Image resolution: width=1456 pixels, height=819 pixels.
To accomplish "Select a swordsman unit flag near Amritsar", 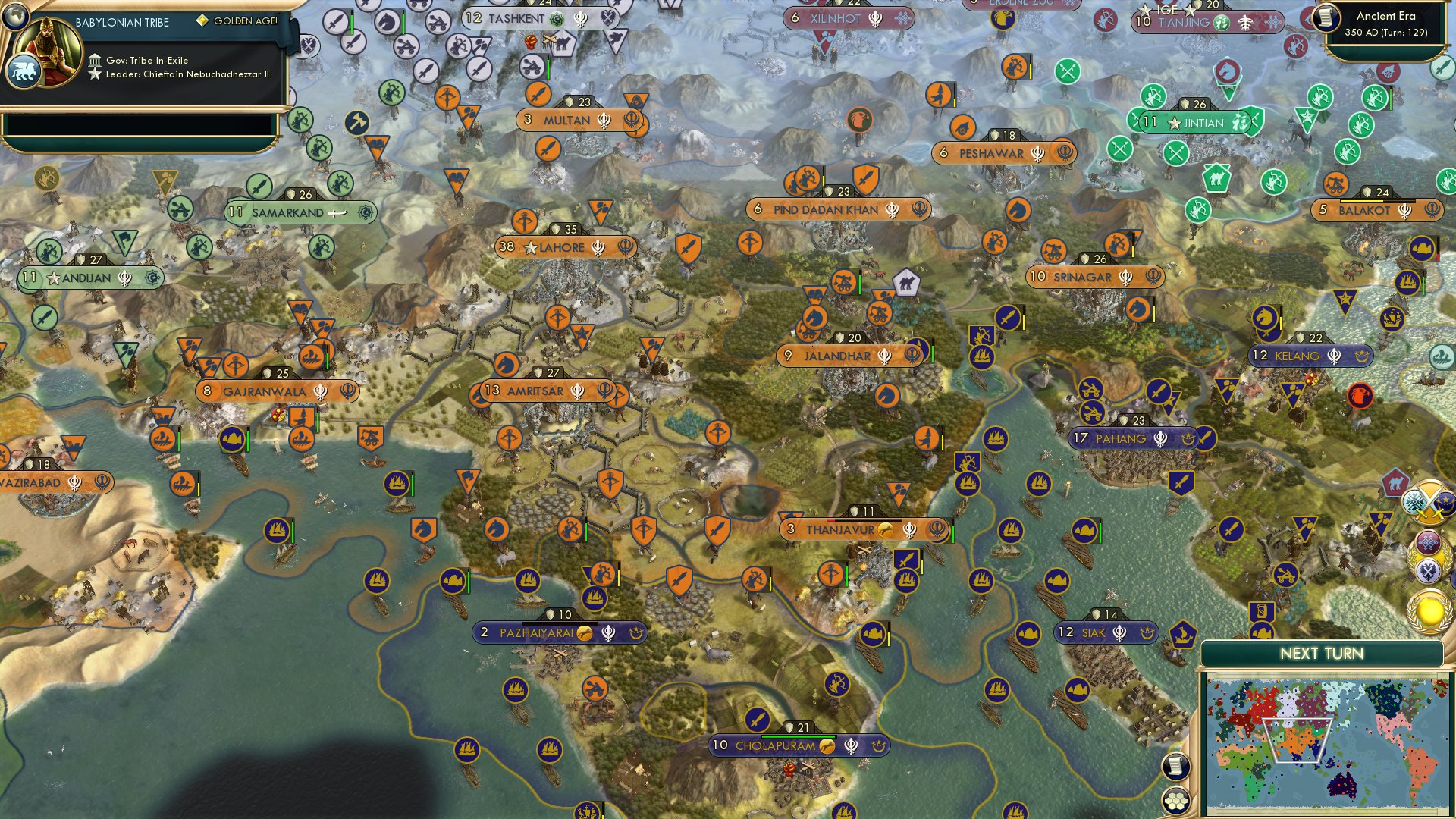I will click(x=717, y=528).
